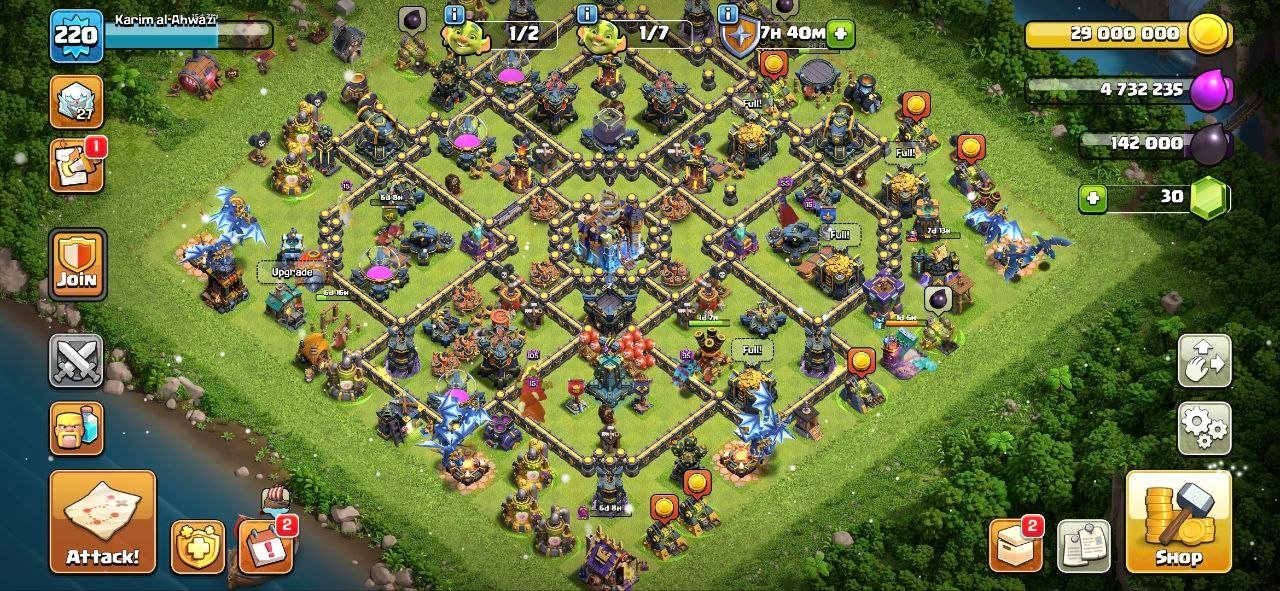Show info for the 1/7 builder
The width and height of the screenshot is (1280, 591).
click(587, 14)
